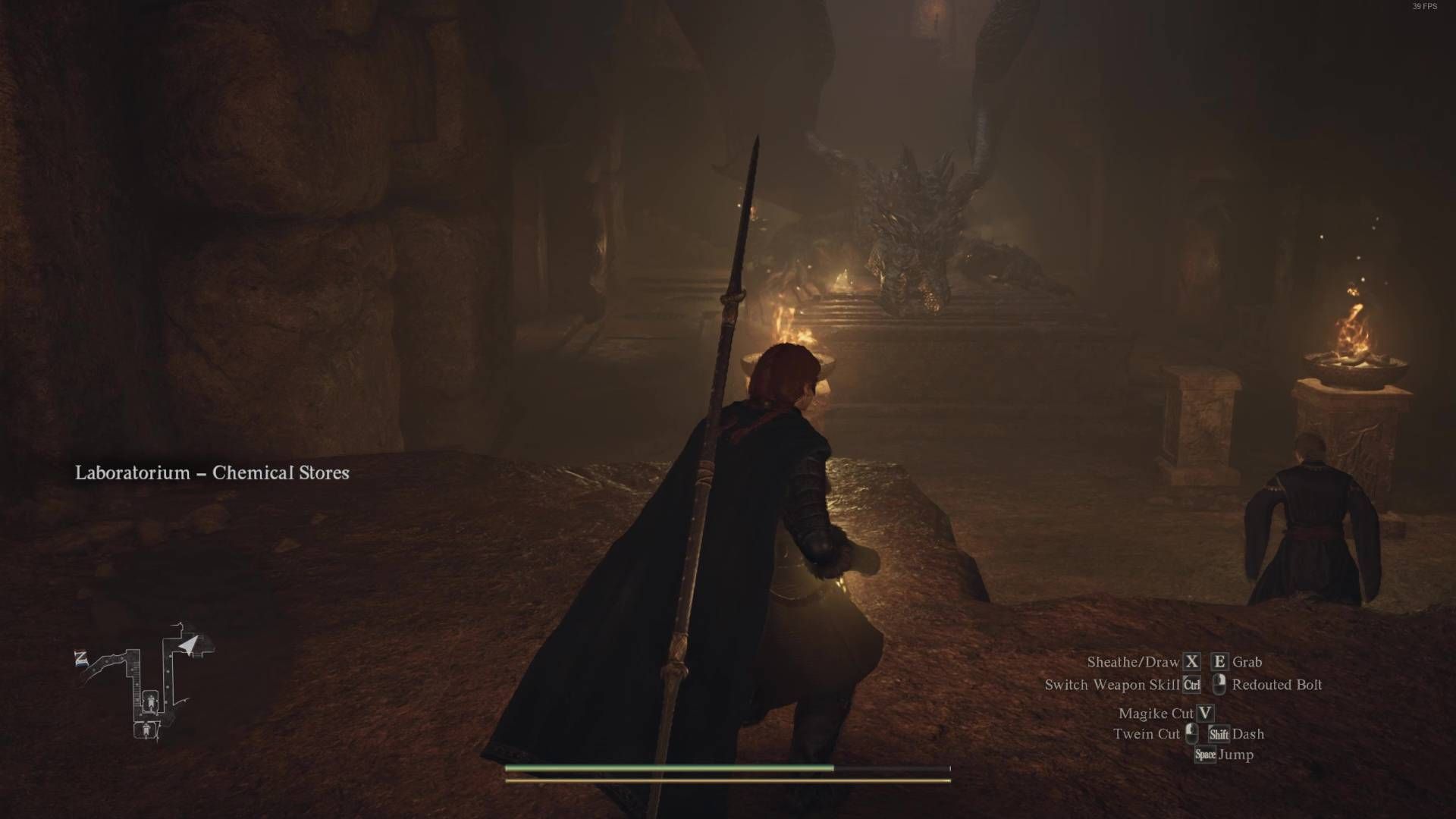The width and height of the screenshot is (1456, 819).
Task: Click the Grab action prompt text
Action: 1247,661
